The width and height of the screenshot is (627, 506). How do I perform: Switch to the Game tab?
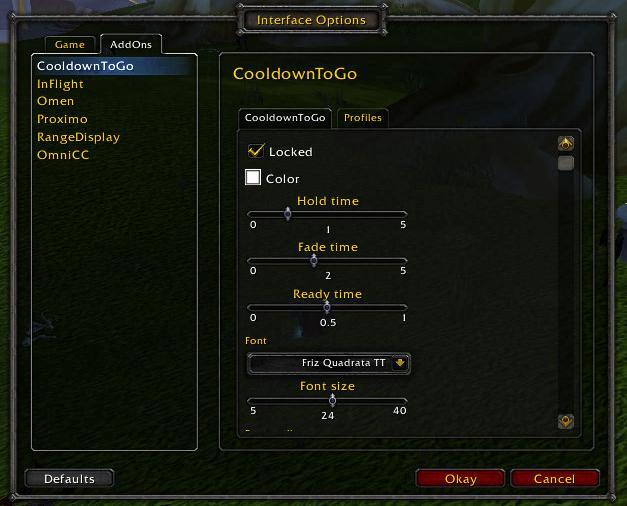70,45
